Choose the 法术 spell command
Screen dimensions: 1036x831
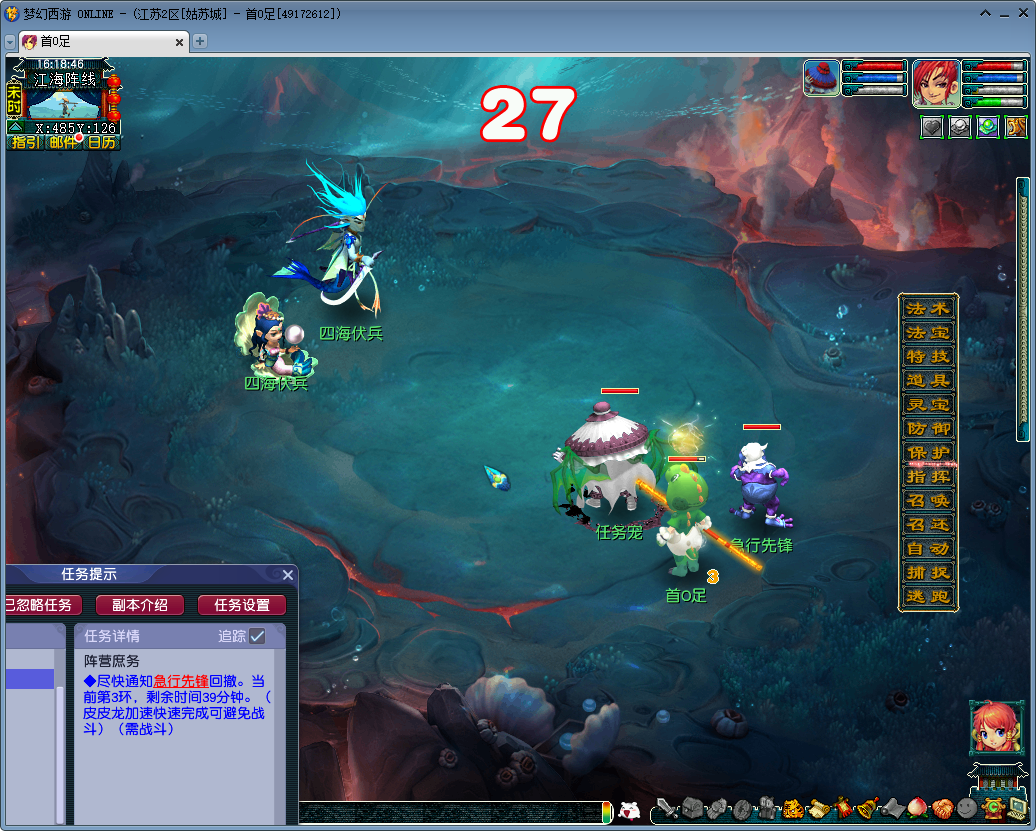coord(928,308)
